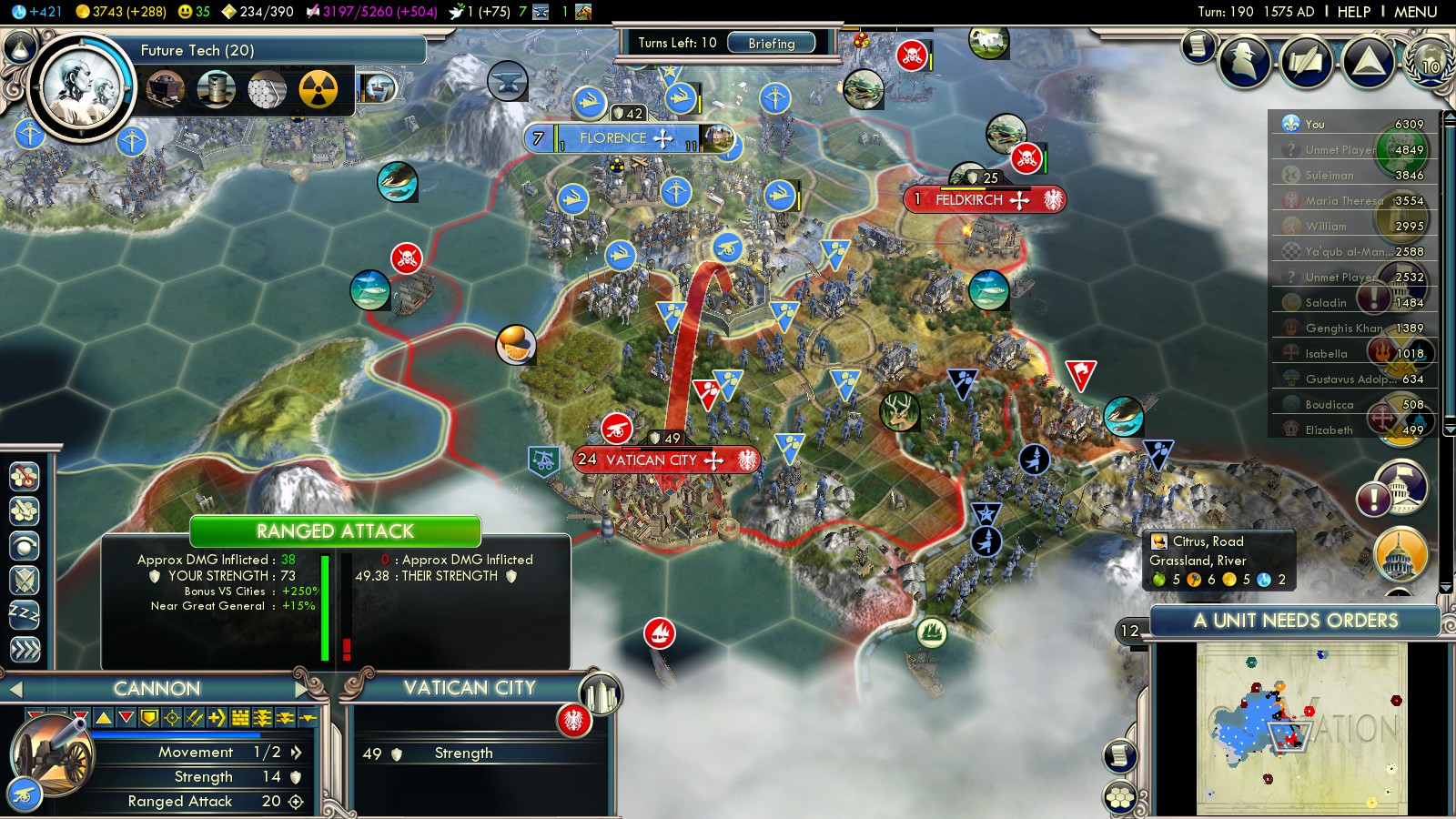The height and width of the screenshot is (819, 1456).
Task: Open the diplomacy overview globe icon
Action: 1430,61
